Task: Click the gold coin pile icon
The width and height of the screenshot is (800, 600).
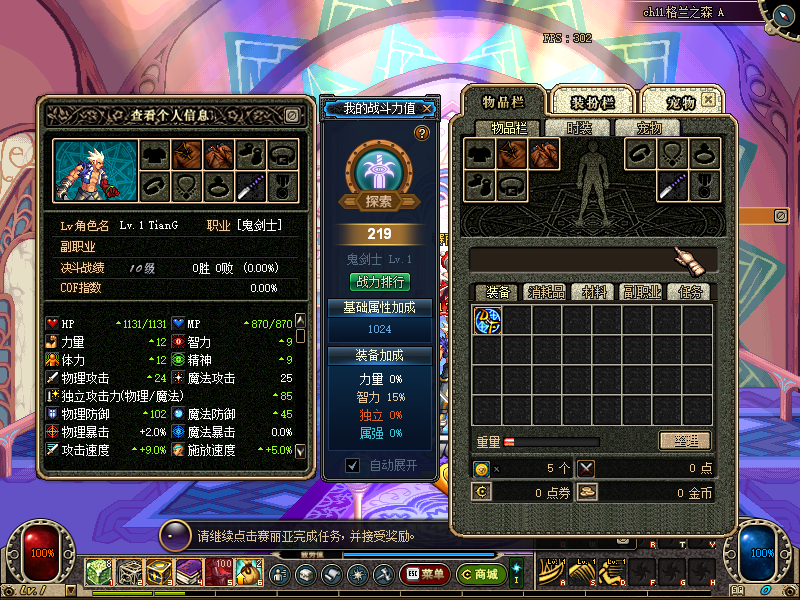Action: click(x=587, y=492)
